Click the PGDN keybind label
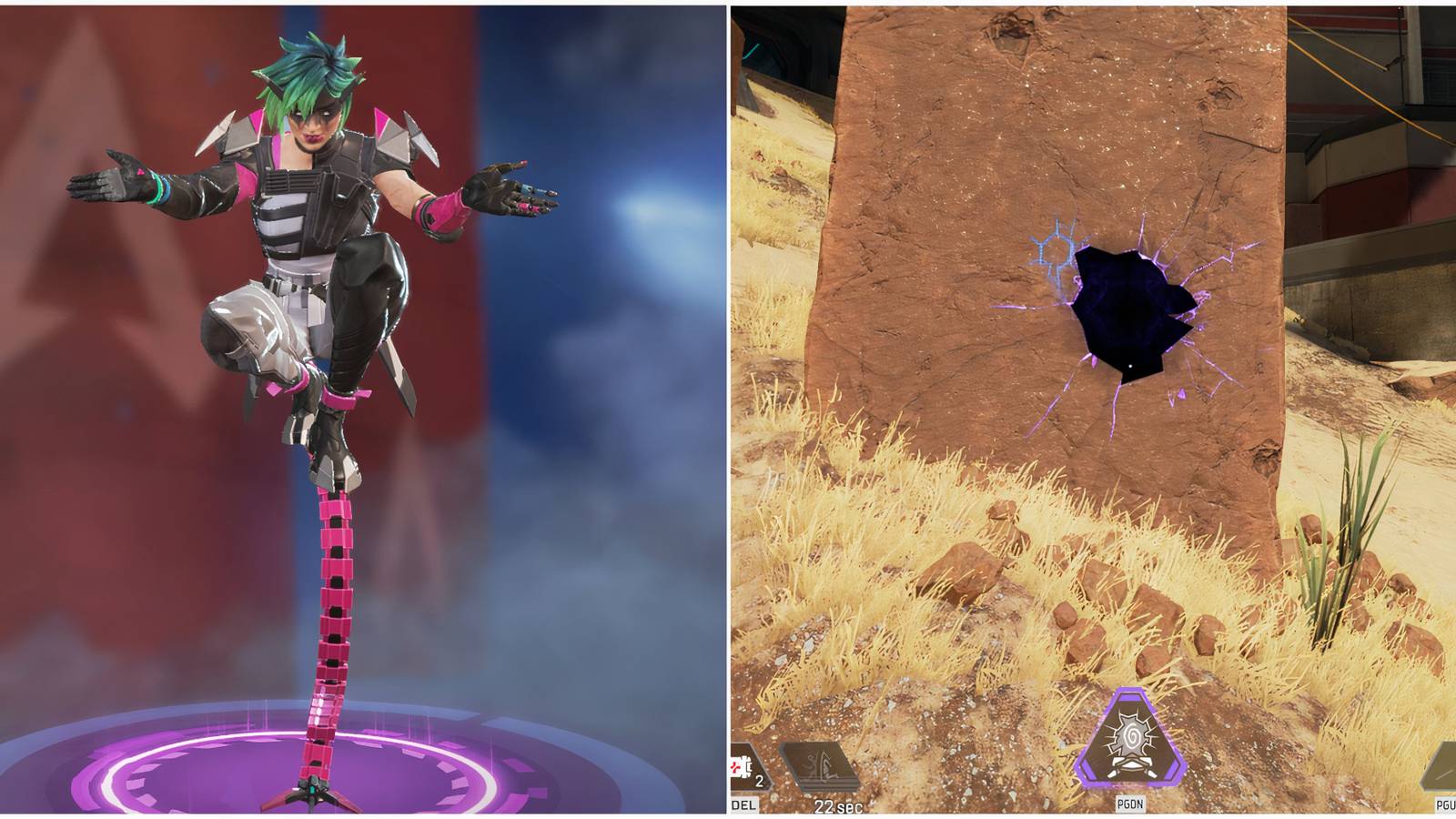1456x819 pixels. click(x=1130, y=804)
